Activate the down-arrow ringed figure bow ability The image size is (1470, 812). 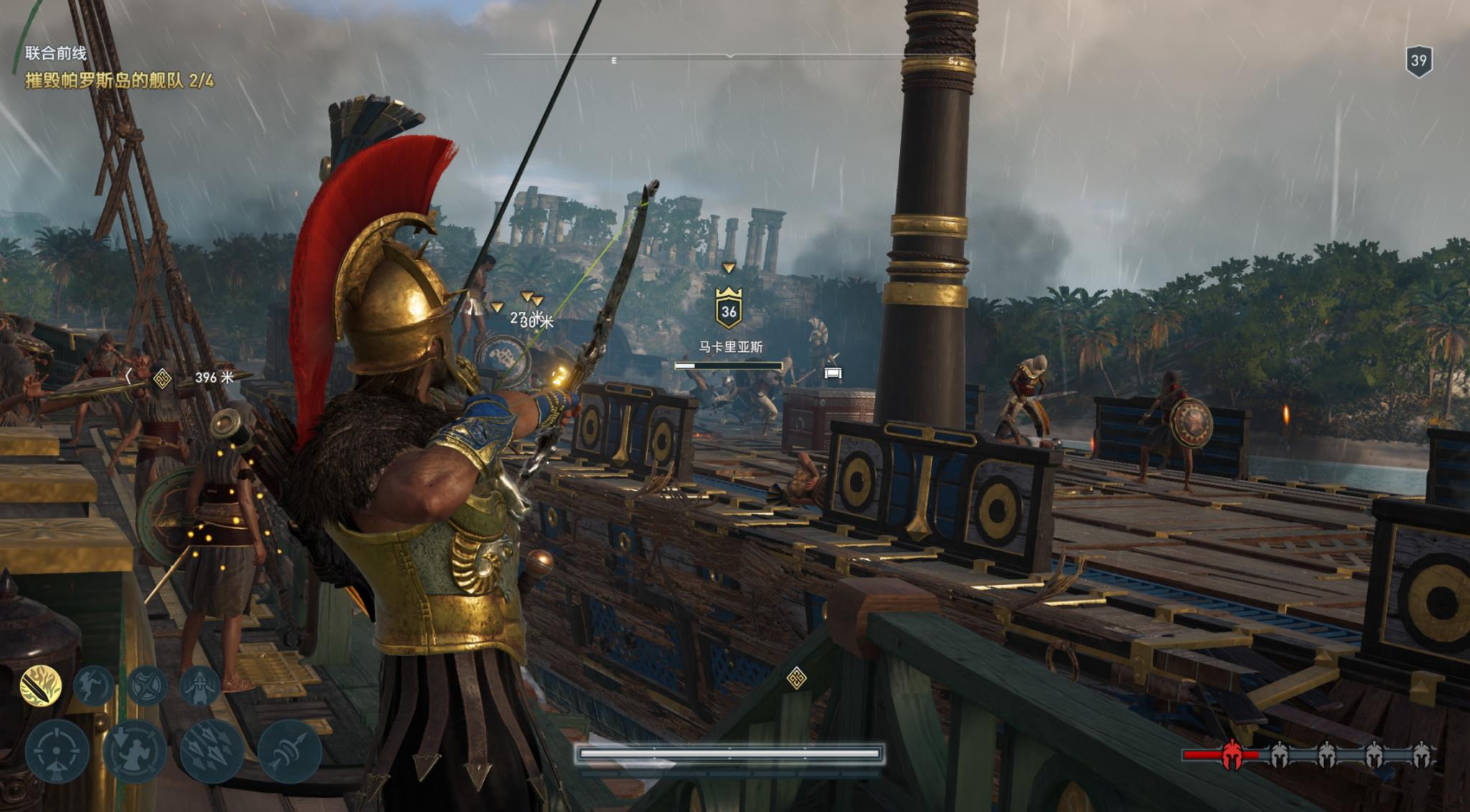134,751
